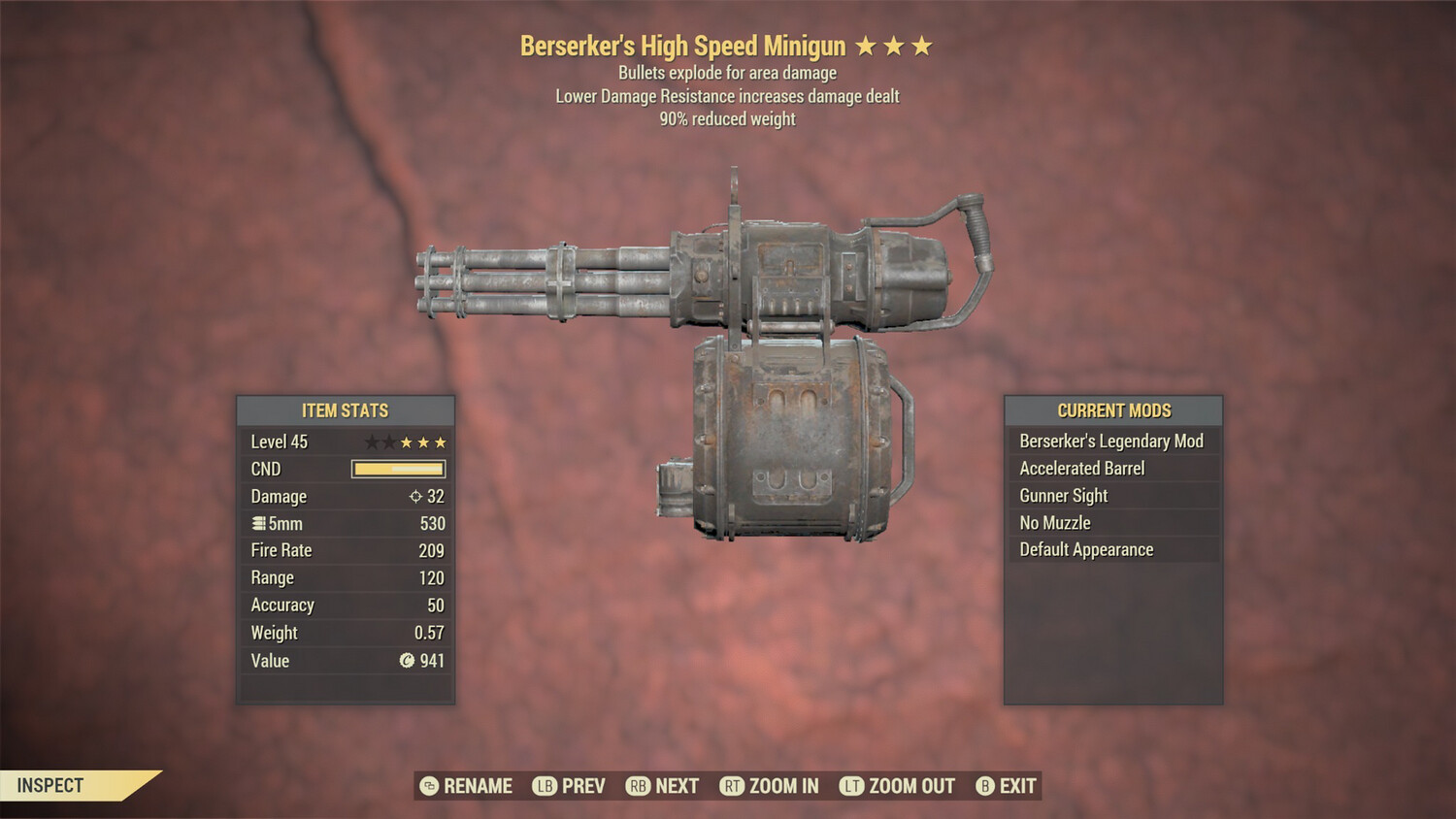Click the RT glyph next to ZOOM IN
The height and width of the screenshot is (819, 1456).
pyautogui.click(x=734, y=786)
